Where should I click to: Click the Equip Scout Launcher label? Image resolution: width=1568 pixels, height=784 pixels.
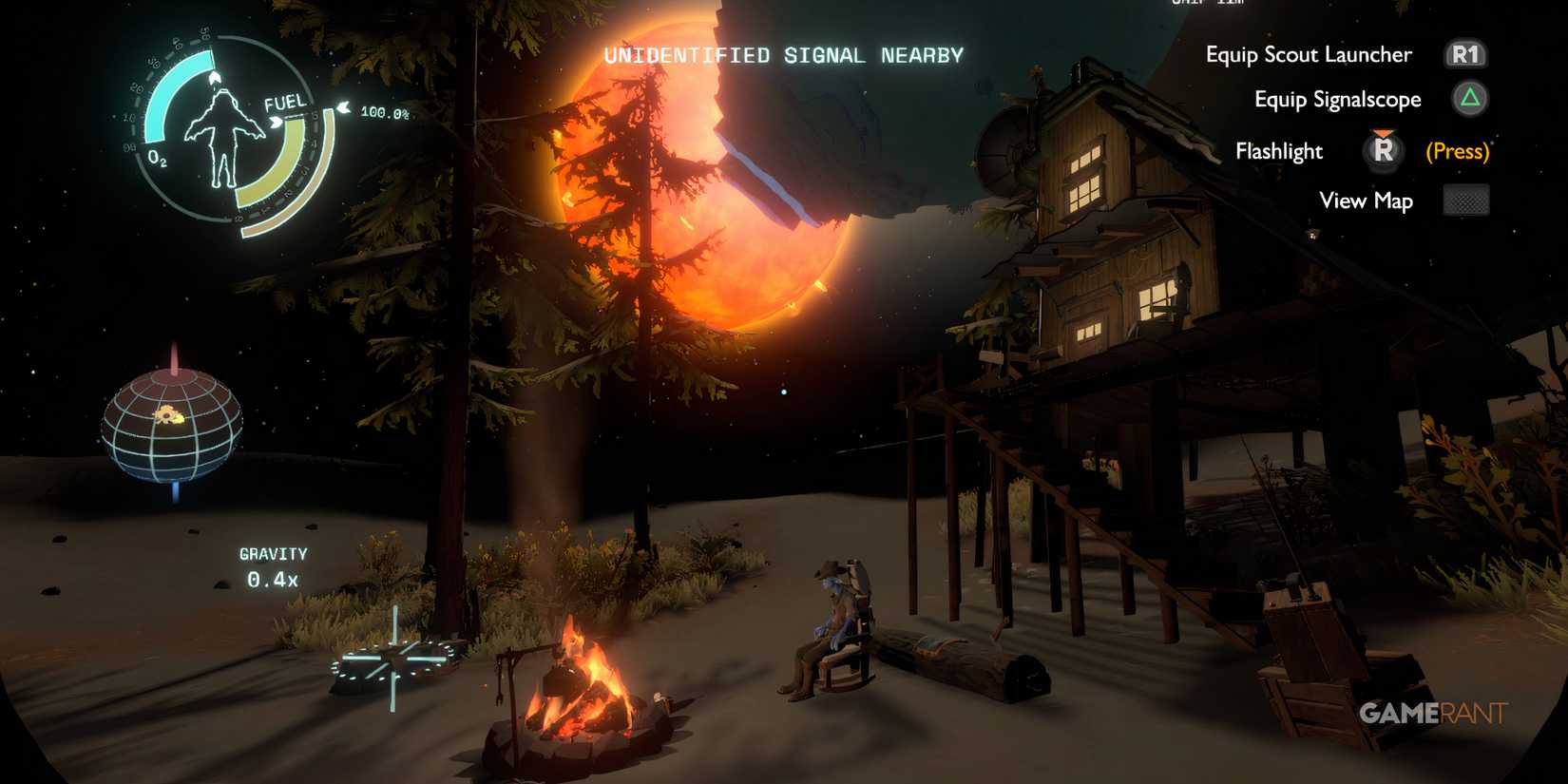coord(1310,54)
